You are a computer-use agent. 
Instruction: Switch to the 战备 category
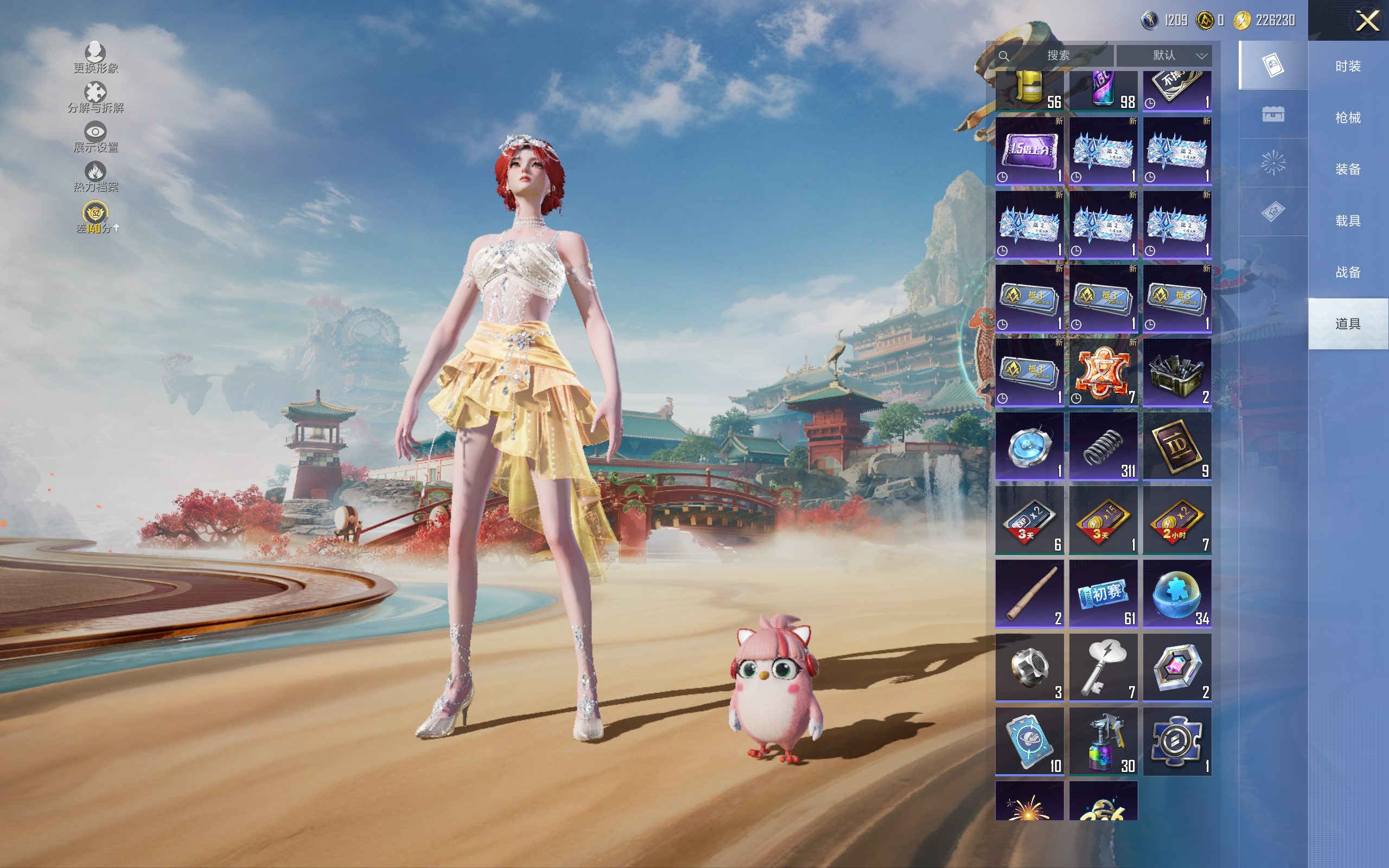1347,272
